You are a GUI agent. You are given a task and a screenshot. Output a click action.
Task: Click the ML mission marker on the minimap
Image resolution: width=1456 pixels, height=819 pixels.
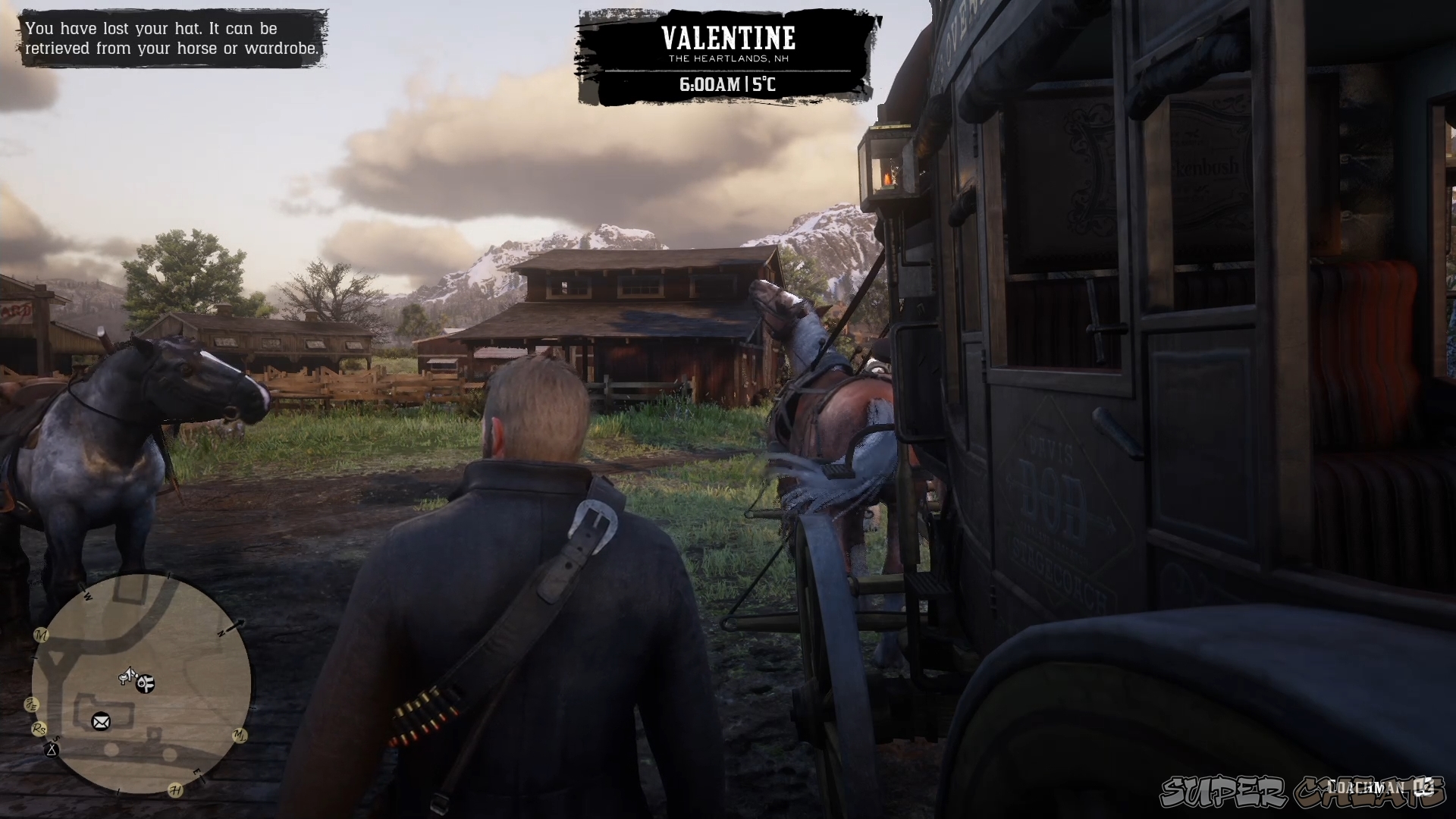click(x=240, y=736)
